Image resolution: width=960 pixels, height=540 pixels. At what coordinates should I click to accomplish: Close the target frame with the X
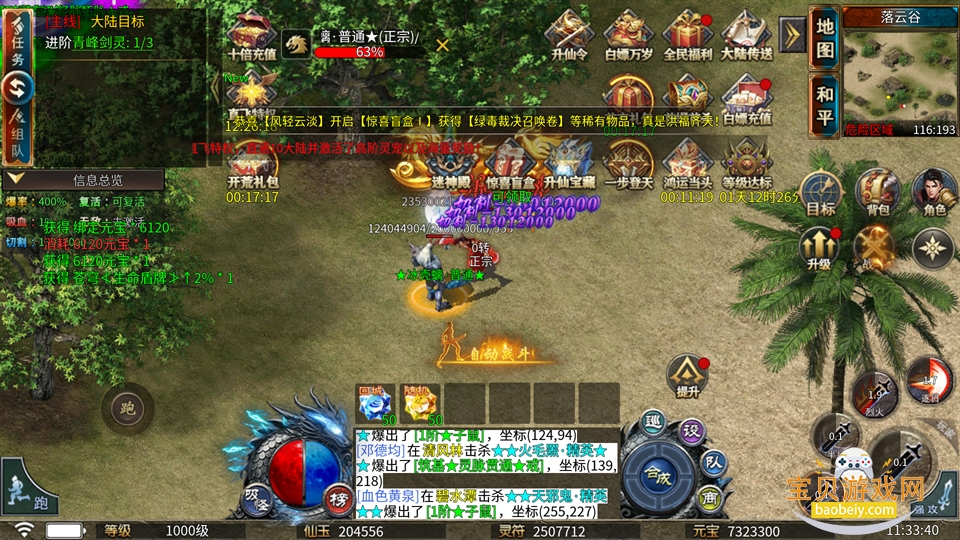point(442,44)
